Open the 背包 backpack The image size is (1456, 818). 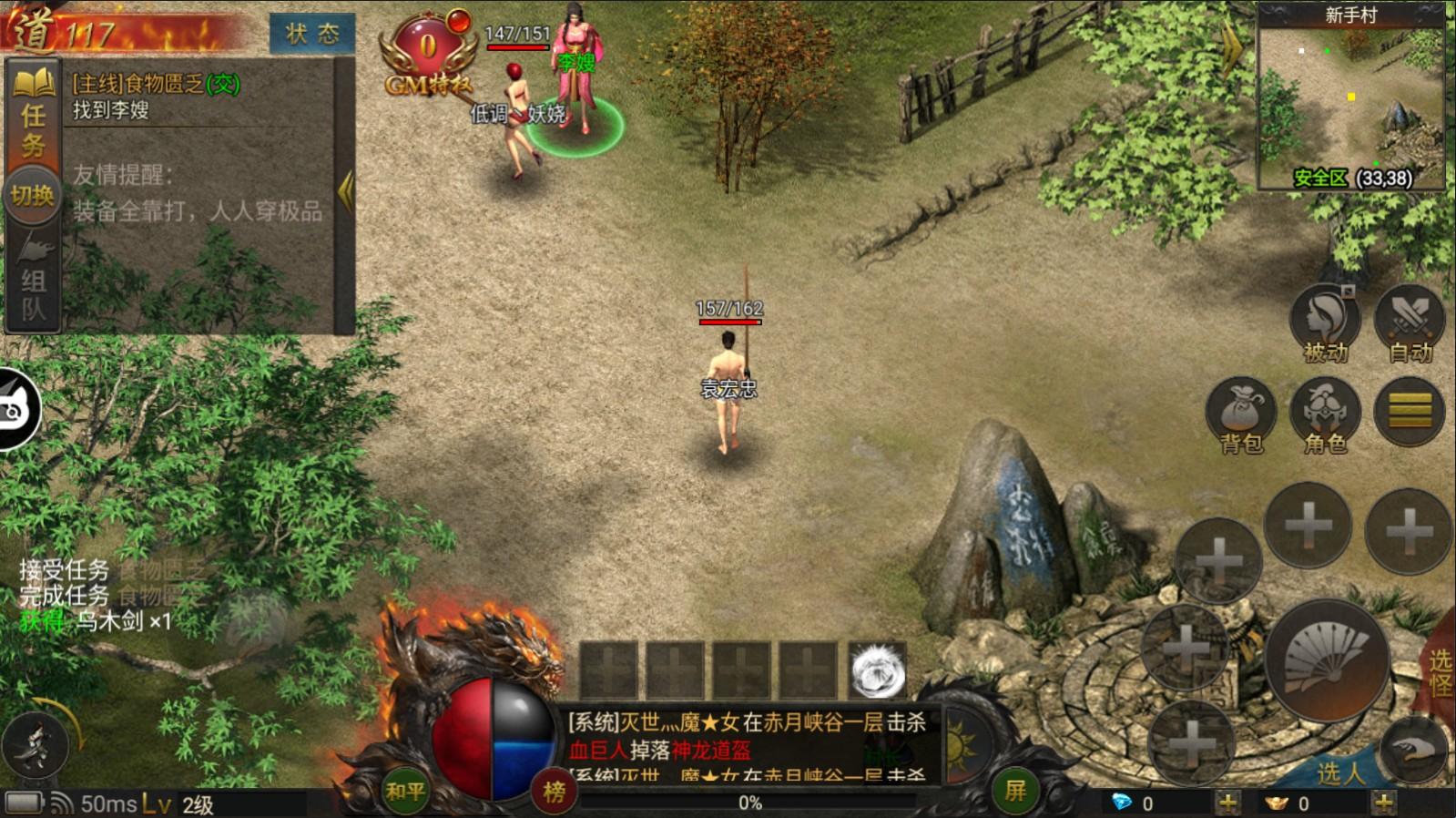pyautogui.click(x=1241, y=414)
